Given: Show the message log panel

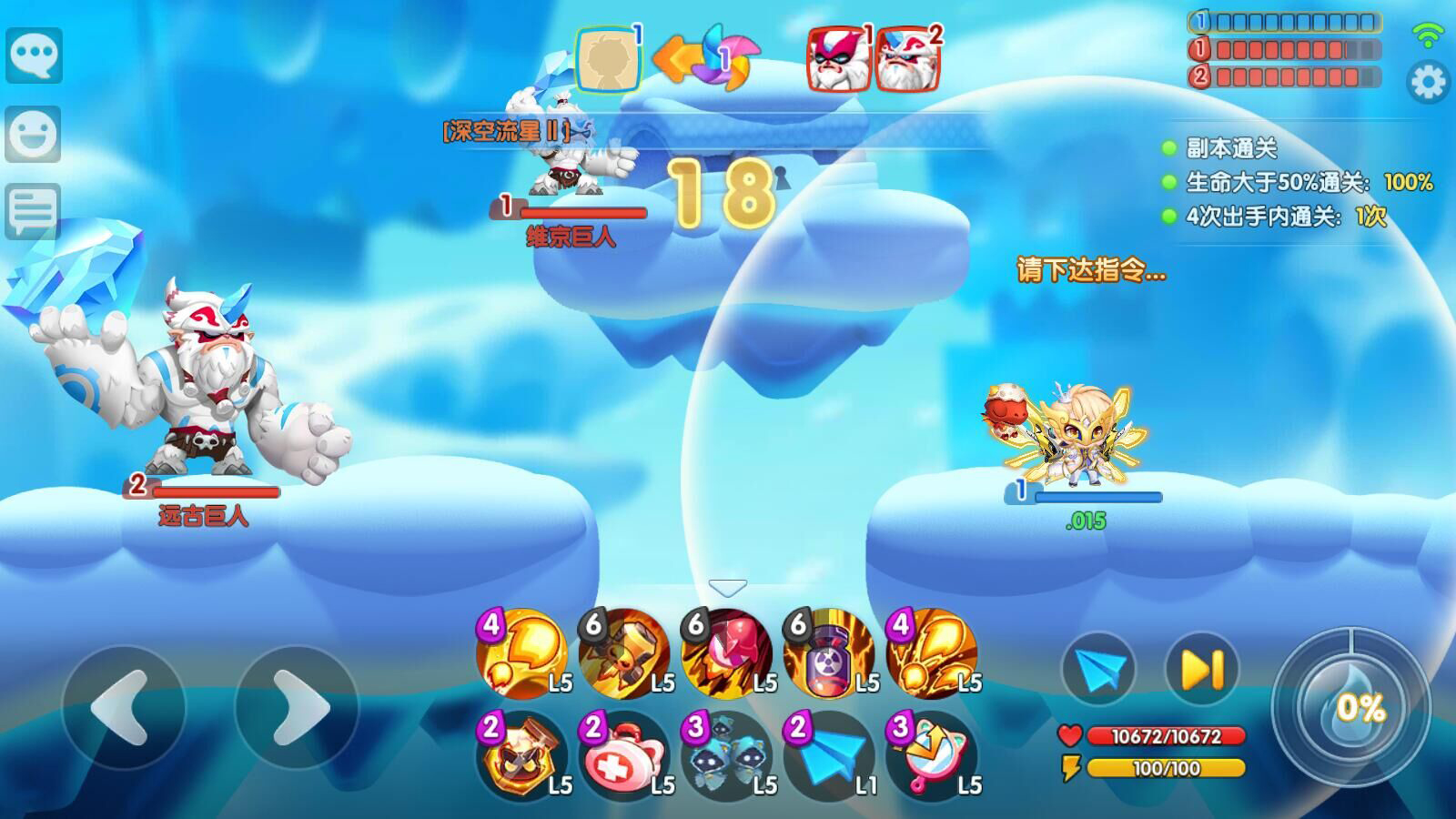Looking at the screenshot, I should pyautogui.click(x=34, y=211).
